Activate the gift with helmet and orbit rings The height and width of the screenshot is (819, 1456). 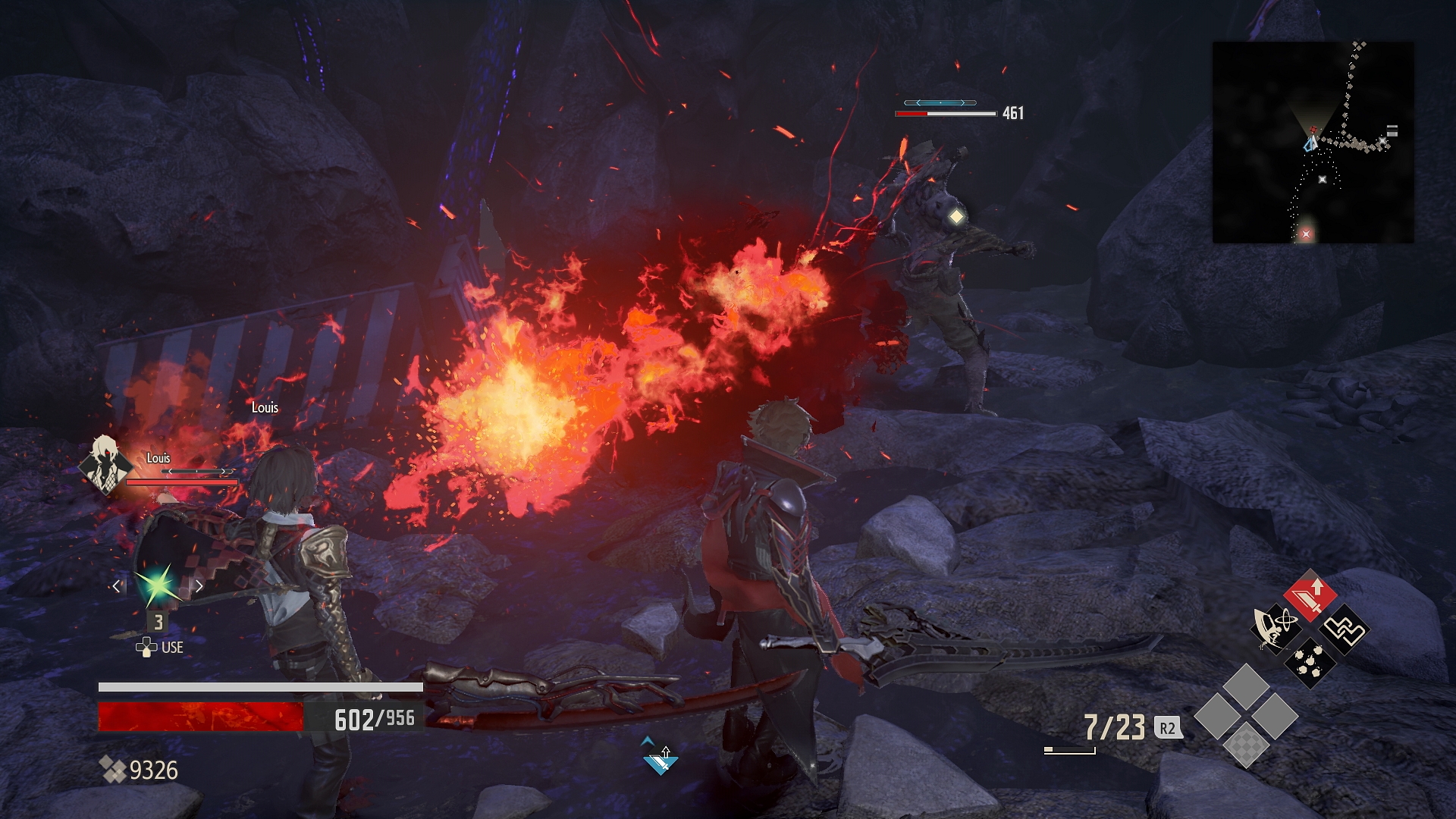1276,628
